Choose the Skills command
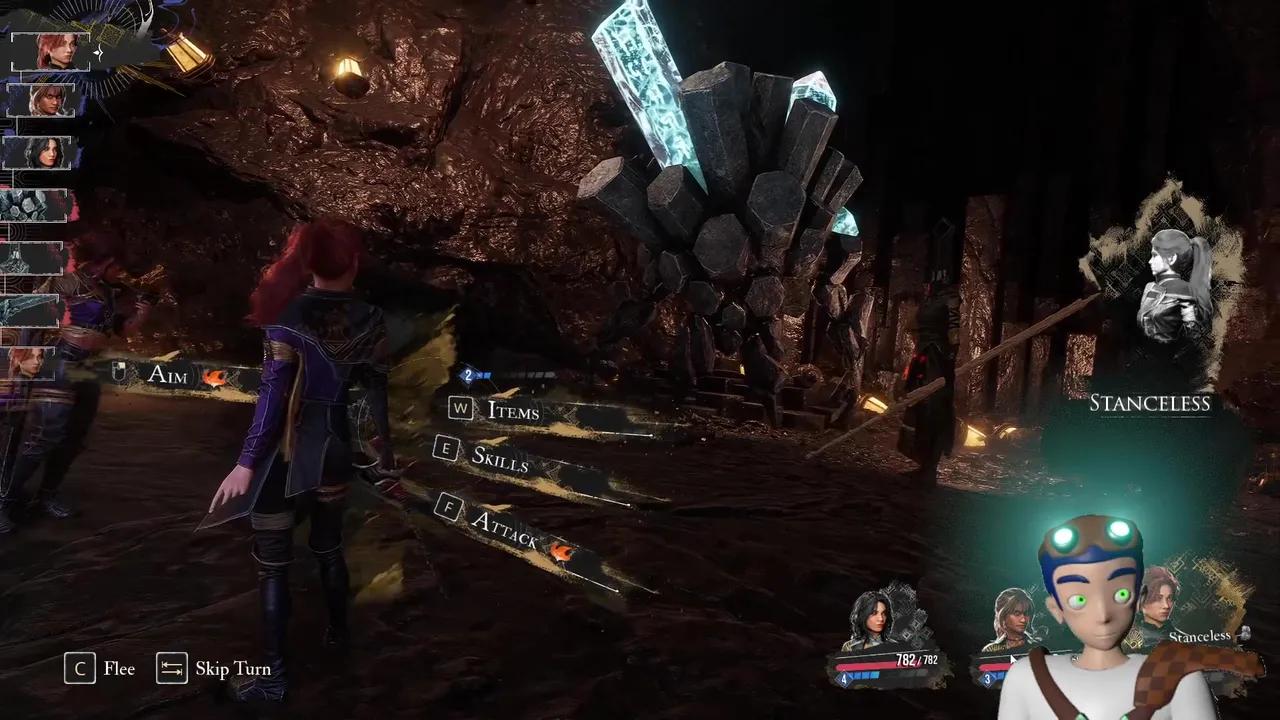This screenshot has width=1280, height=720. coord(499,457)
